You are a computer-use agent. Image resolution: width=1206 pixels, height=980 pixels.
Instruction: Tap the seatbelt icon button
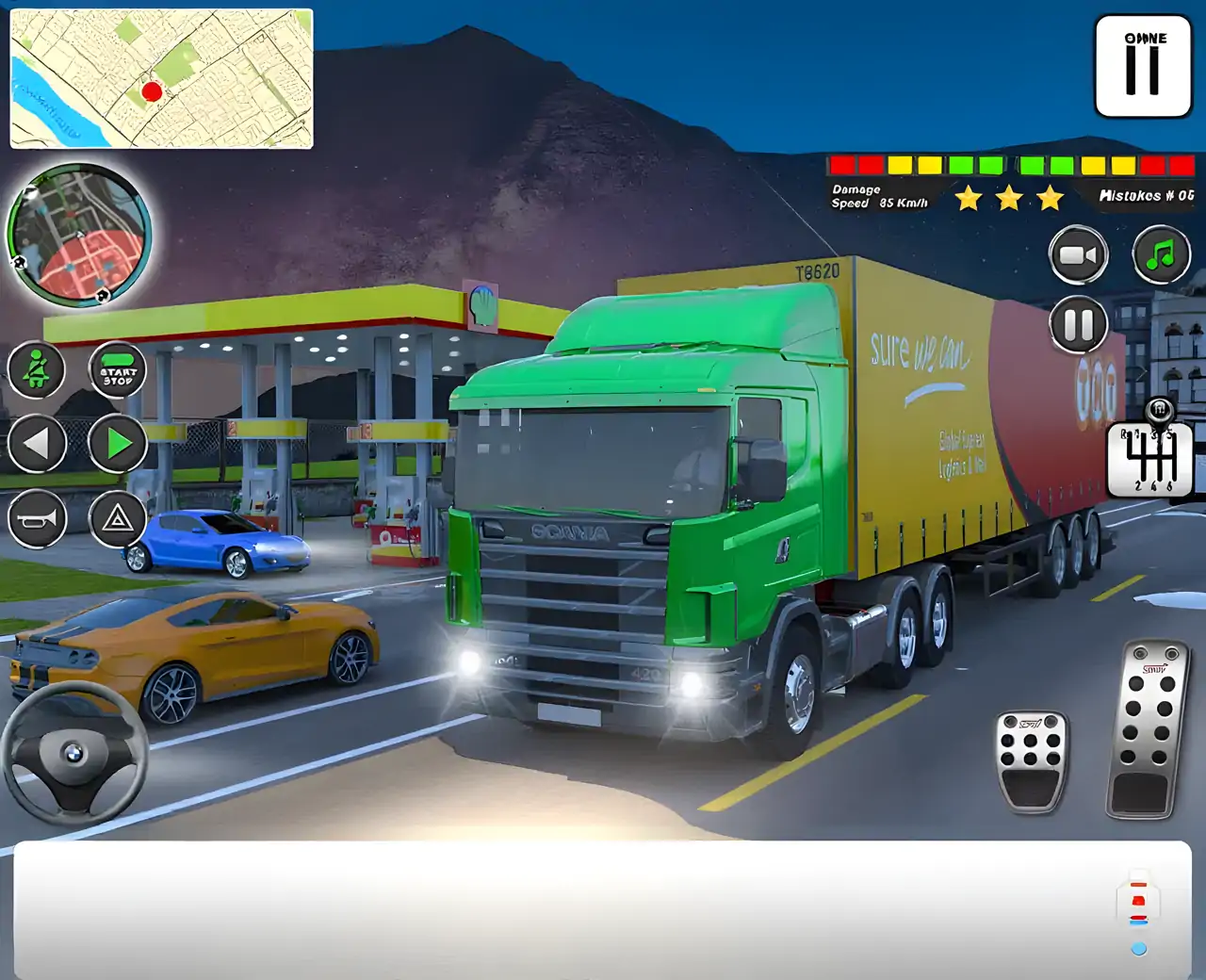pos(37,369)
